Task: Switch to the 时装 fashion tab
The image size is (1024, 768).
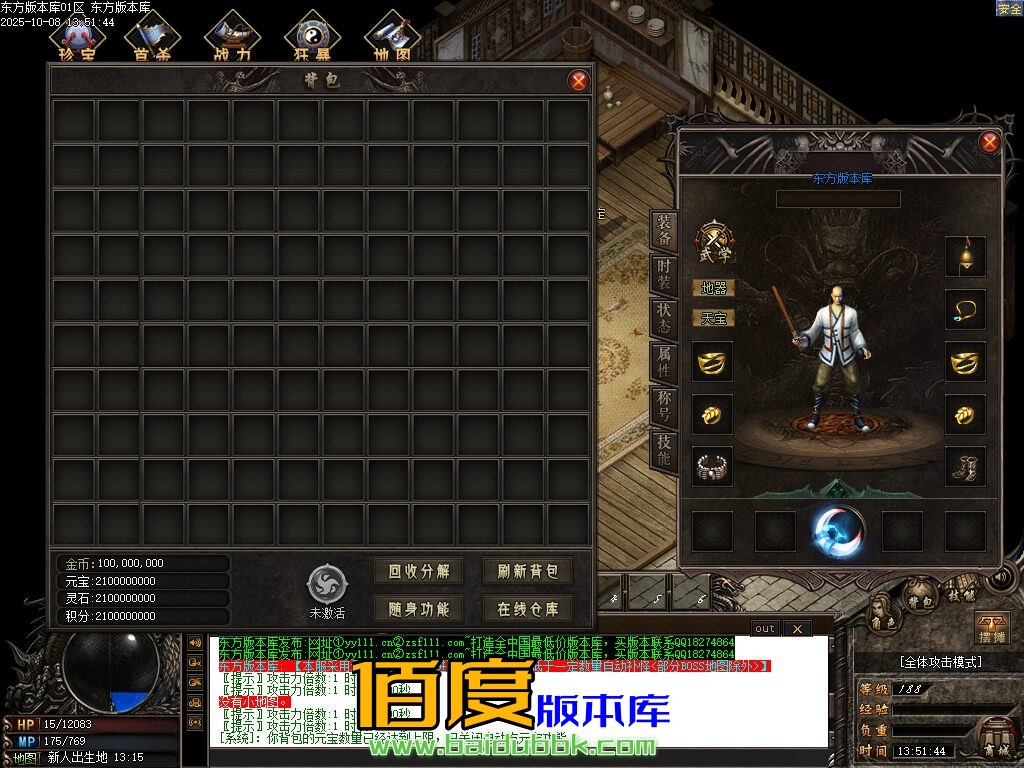Action: pos(663,276)
